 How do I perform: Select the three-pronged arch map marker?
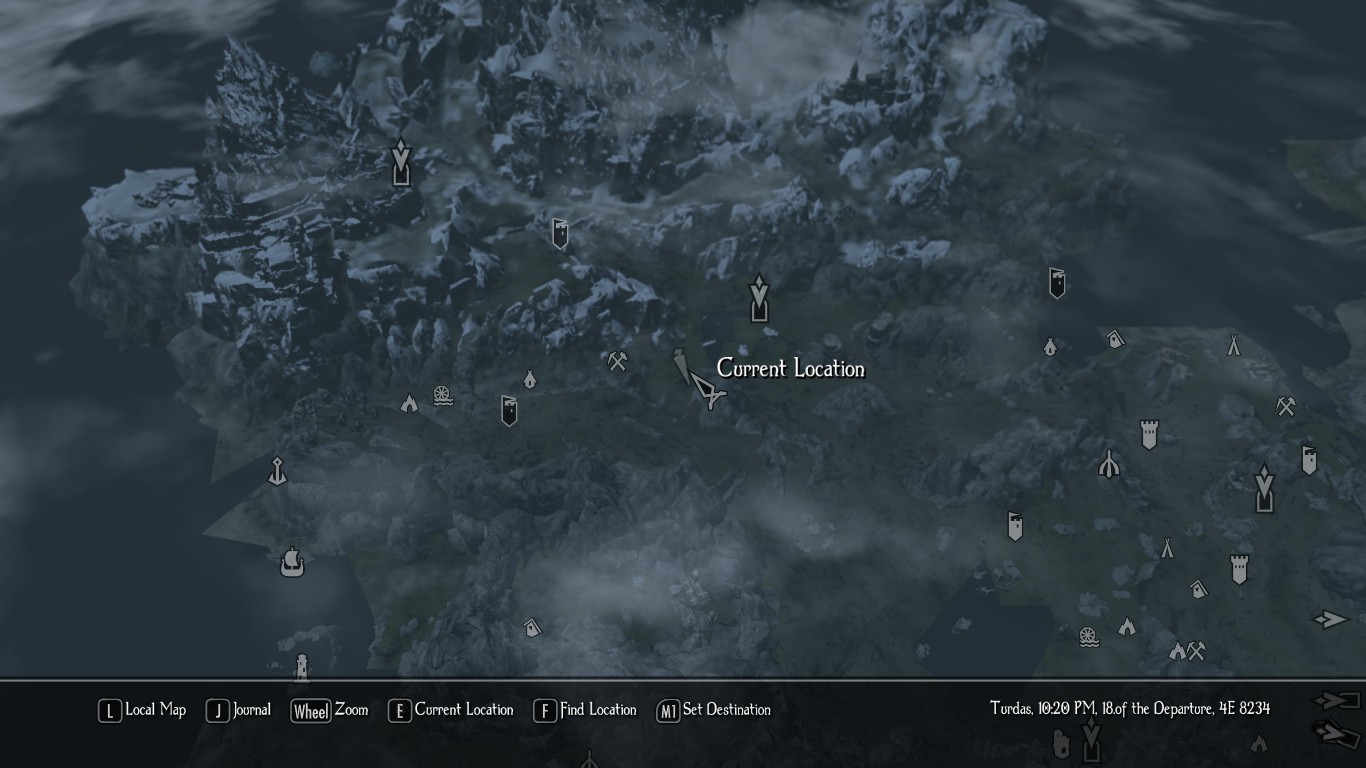click(1108, 463)
